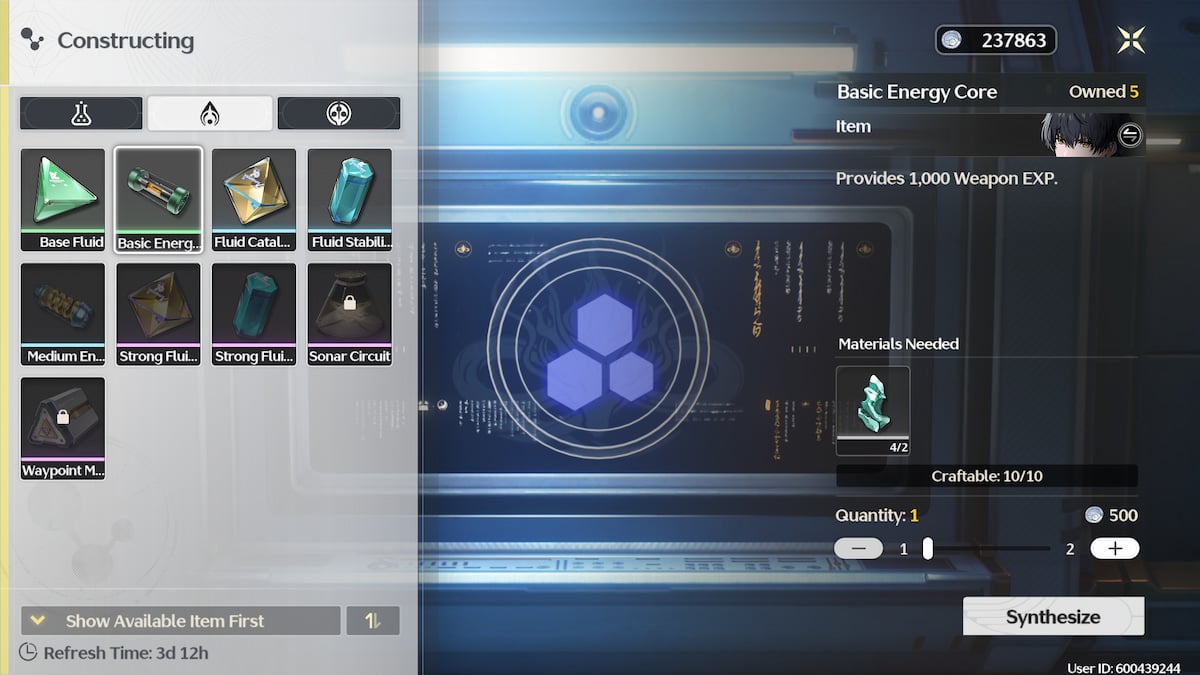The height and width of the screenshot is (675, 1200).
Task: Choose the Fluid Catalyst recipe
Action: coord(254,199)
